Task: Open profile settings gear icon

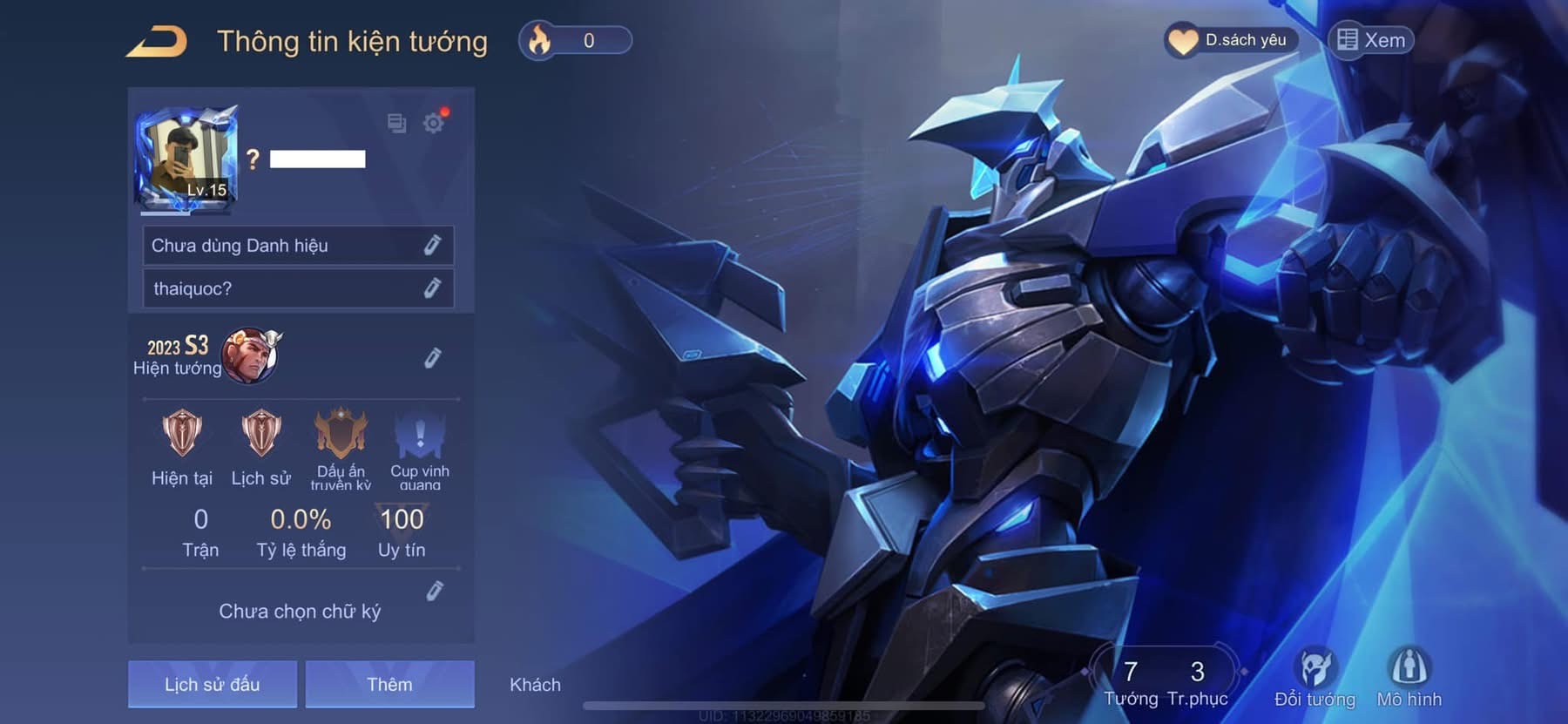Action: tap(433, 123)
